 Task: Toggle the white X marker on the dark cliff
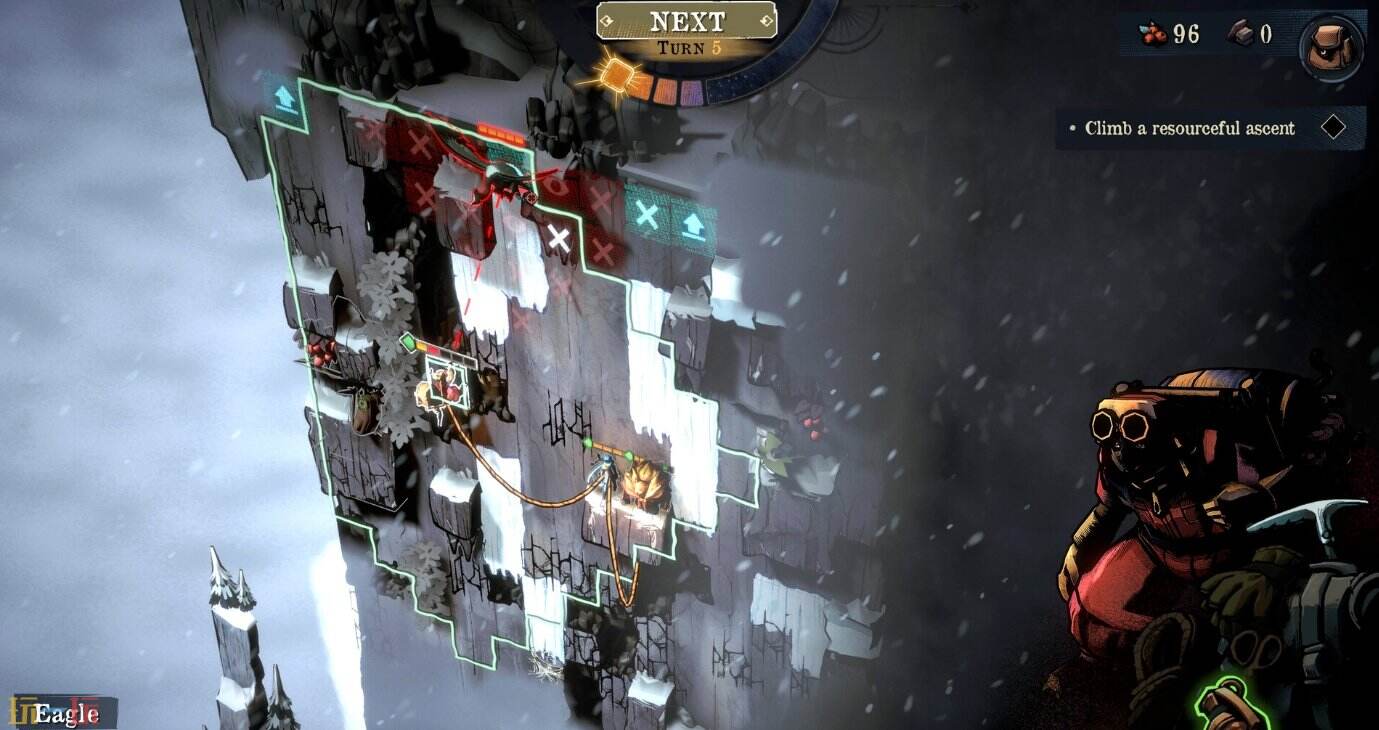(558, 236)
